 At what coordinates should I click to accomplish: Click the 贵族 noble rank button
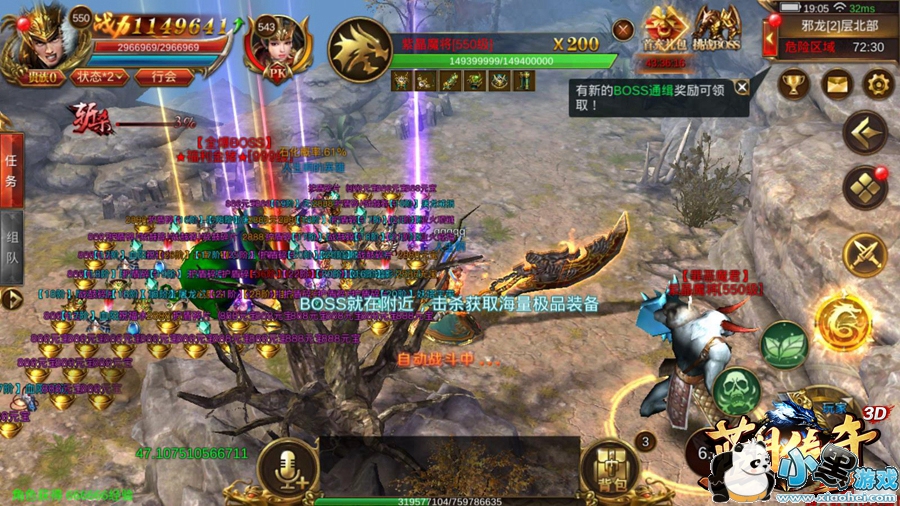tap(40, 76)
